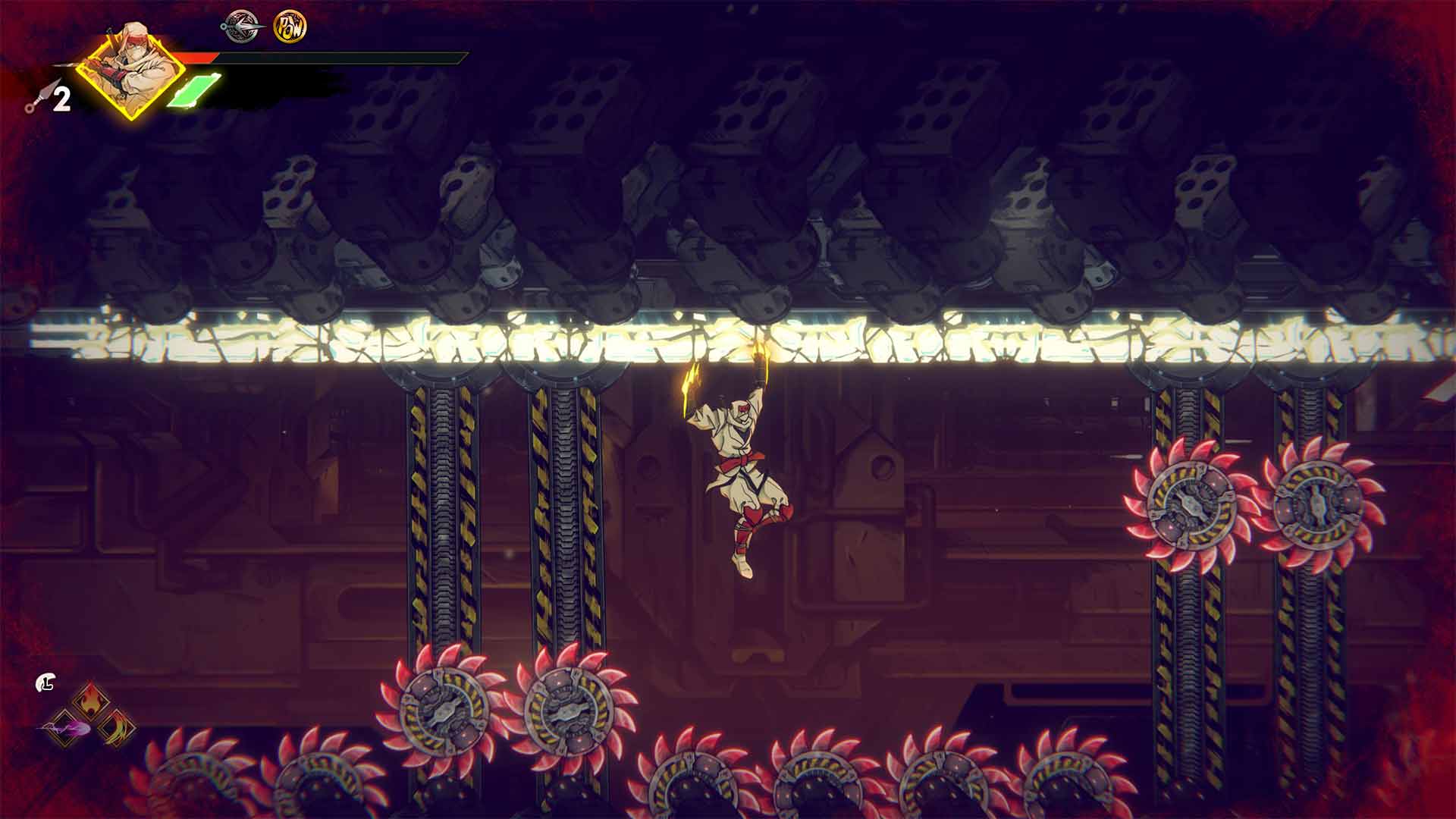Select the silver kunai amulet icon
Screen dimensions: 1456x819
pos(241,27)
